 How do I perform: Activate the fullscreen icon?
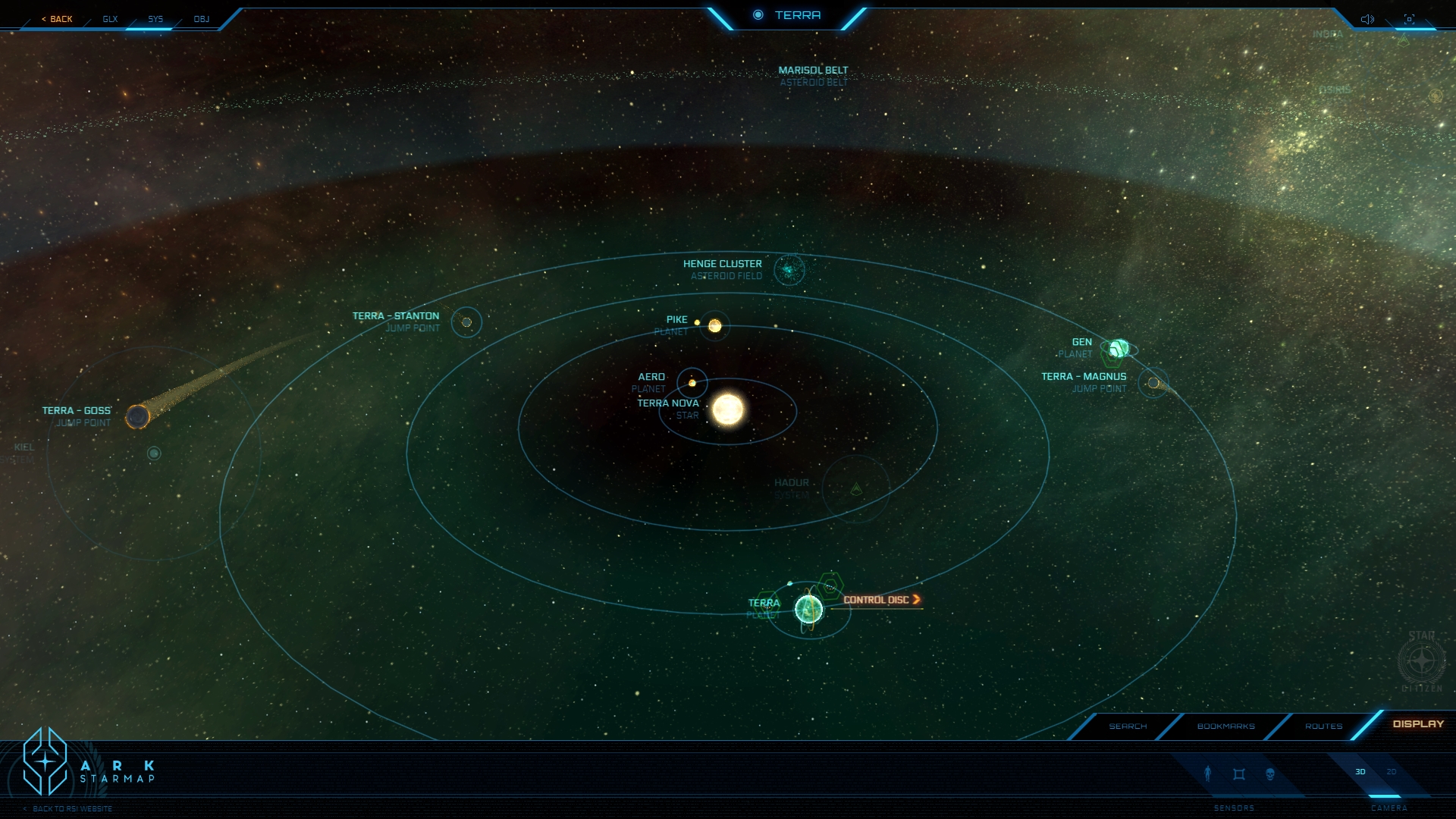coord(1409,19)
